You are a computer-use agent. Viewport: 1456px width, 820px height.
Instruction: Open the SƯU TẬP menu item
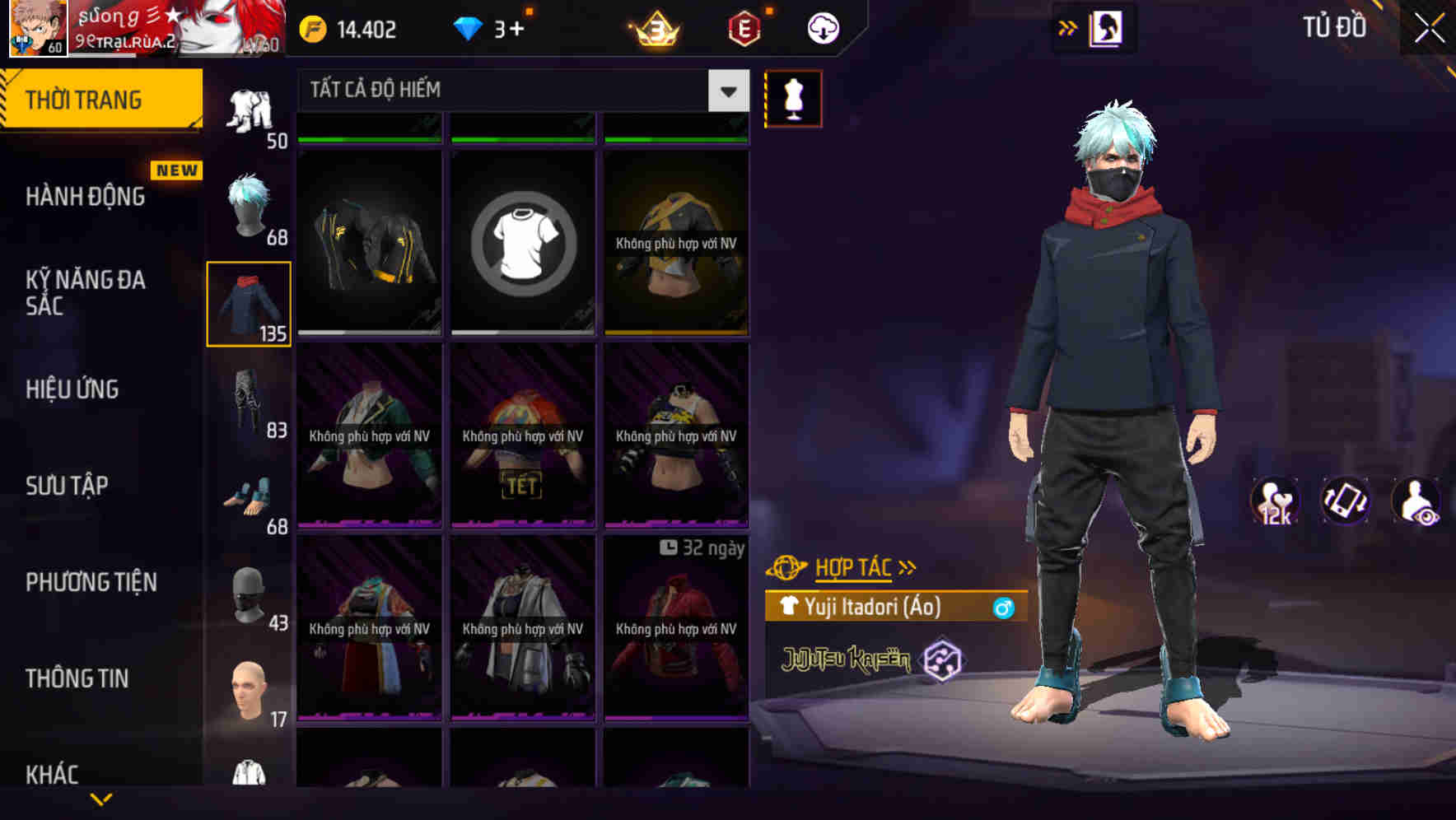tap(68, 486)
